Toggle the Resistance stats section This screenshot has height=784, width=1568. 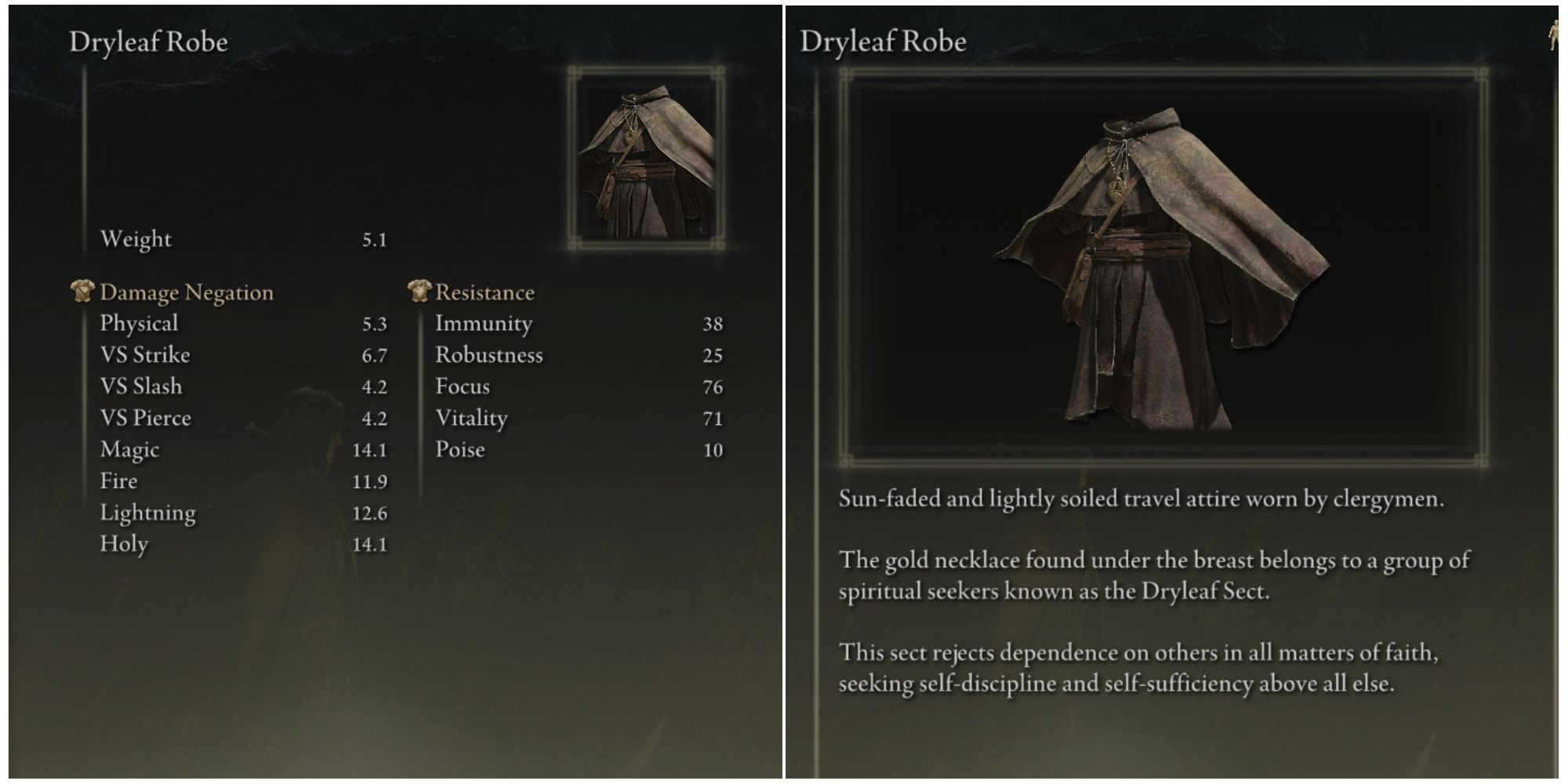[486, 292]
